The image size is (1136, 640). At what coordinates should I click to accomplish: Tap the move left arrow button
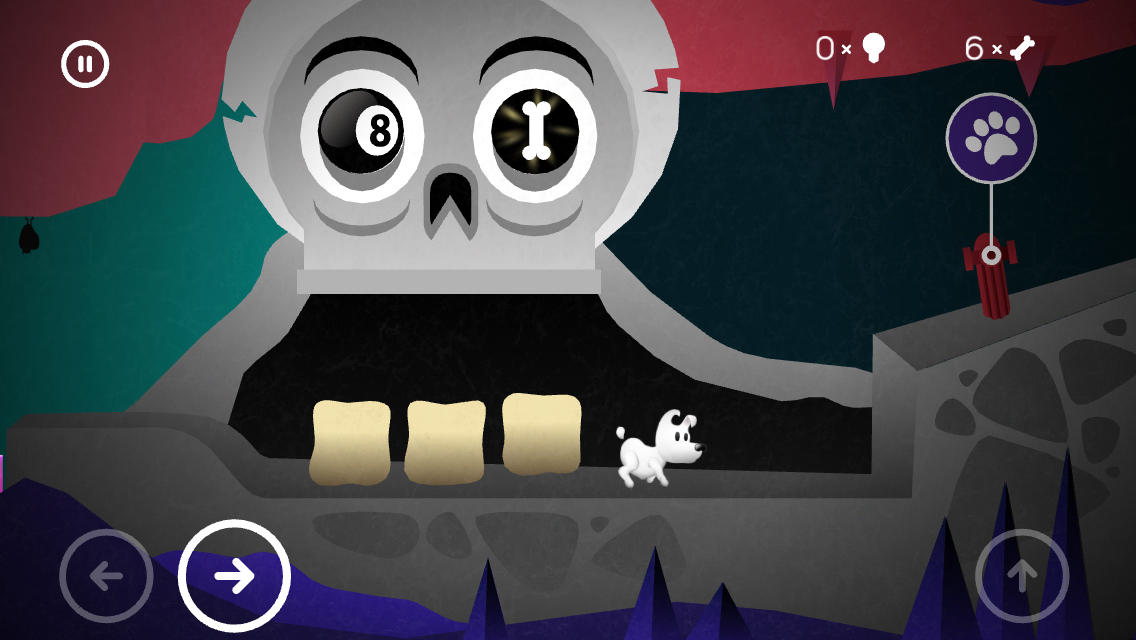pos(106,576)
